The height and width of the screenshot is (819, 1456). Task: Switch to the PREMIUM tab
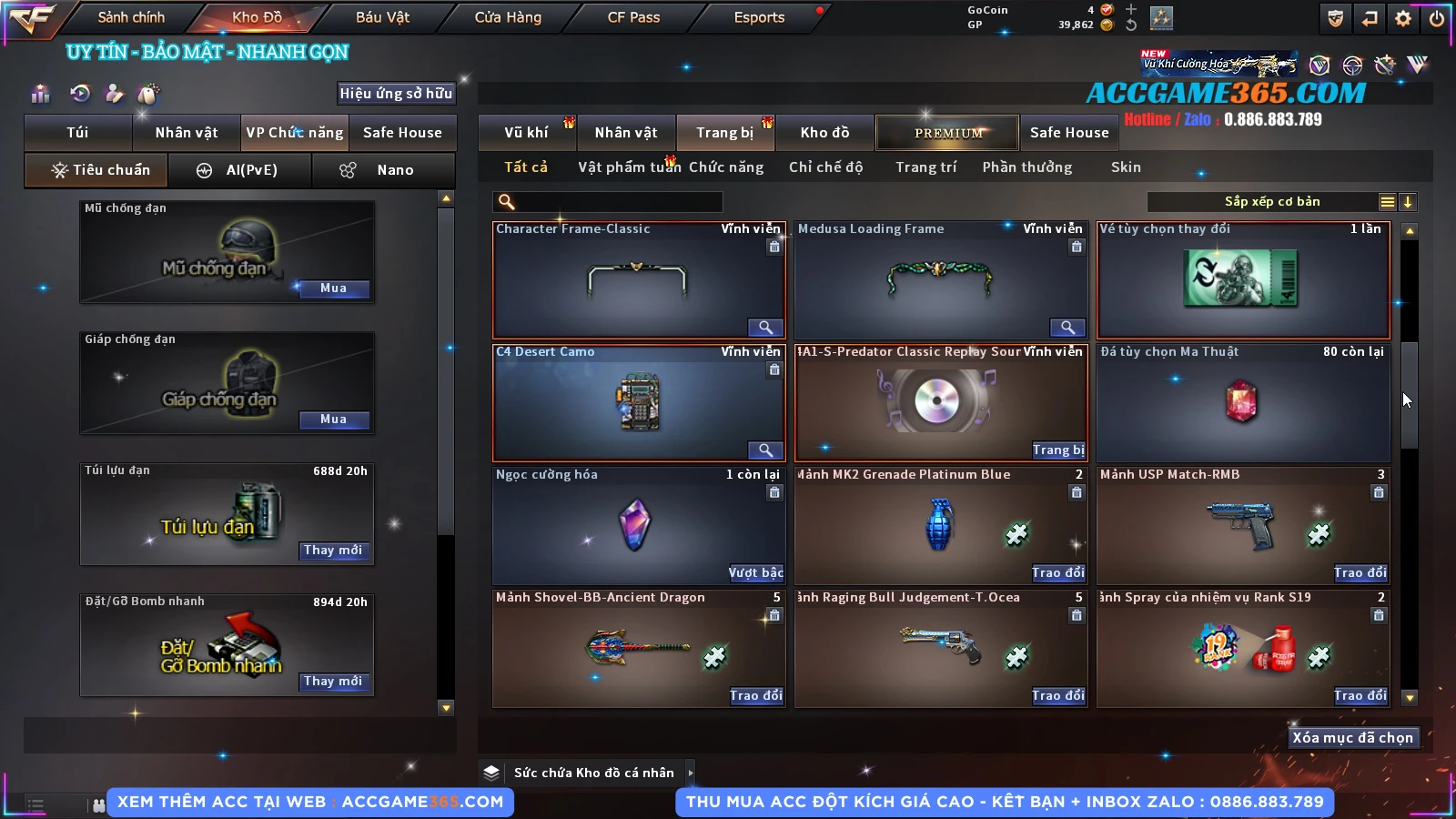tap(947, 133)
